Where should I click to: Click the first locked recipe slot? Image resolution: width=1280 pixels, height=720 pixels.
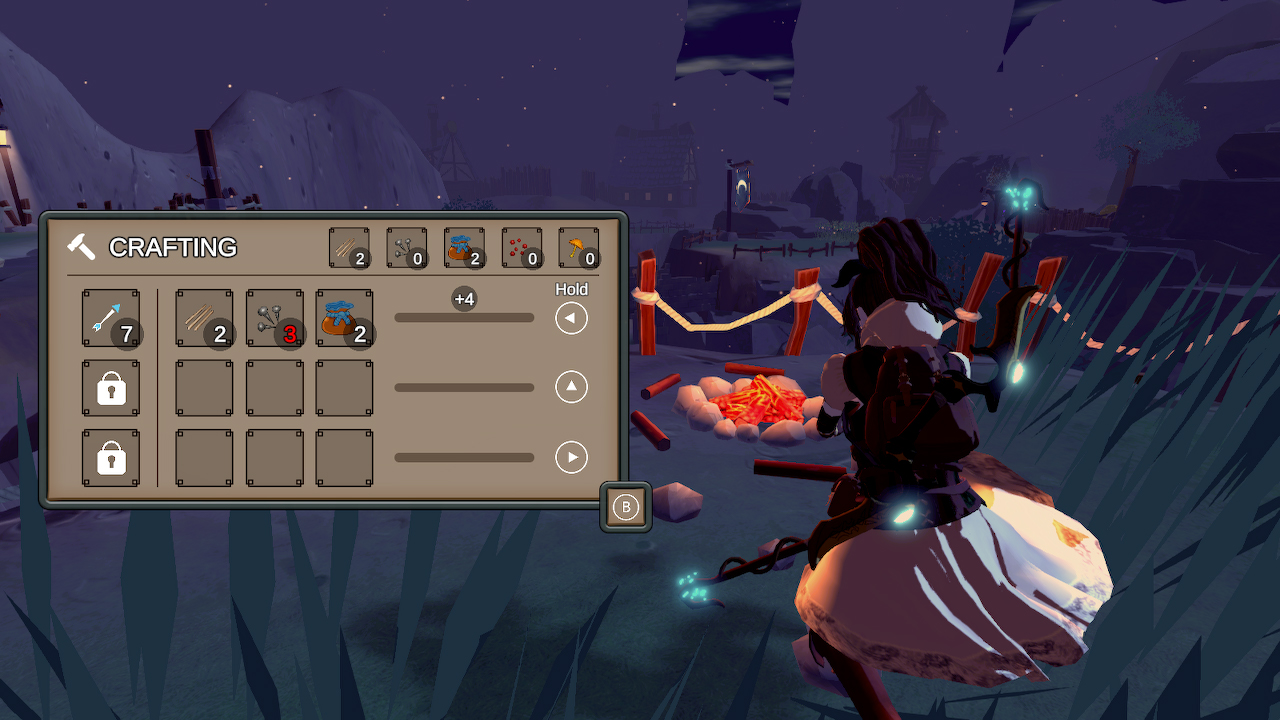pyautogui.click(x=110, y=388)
